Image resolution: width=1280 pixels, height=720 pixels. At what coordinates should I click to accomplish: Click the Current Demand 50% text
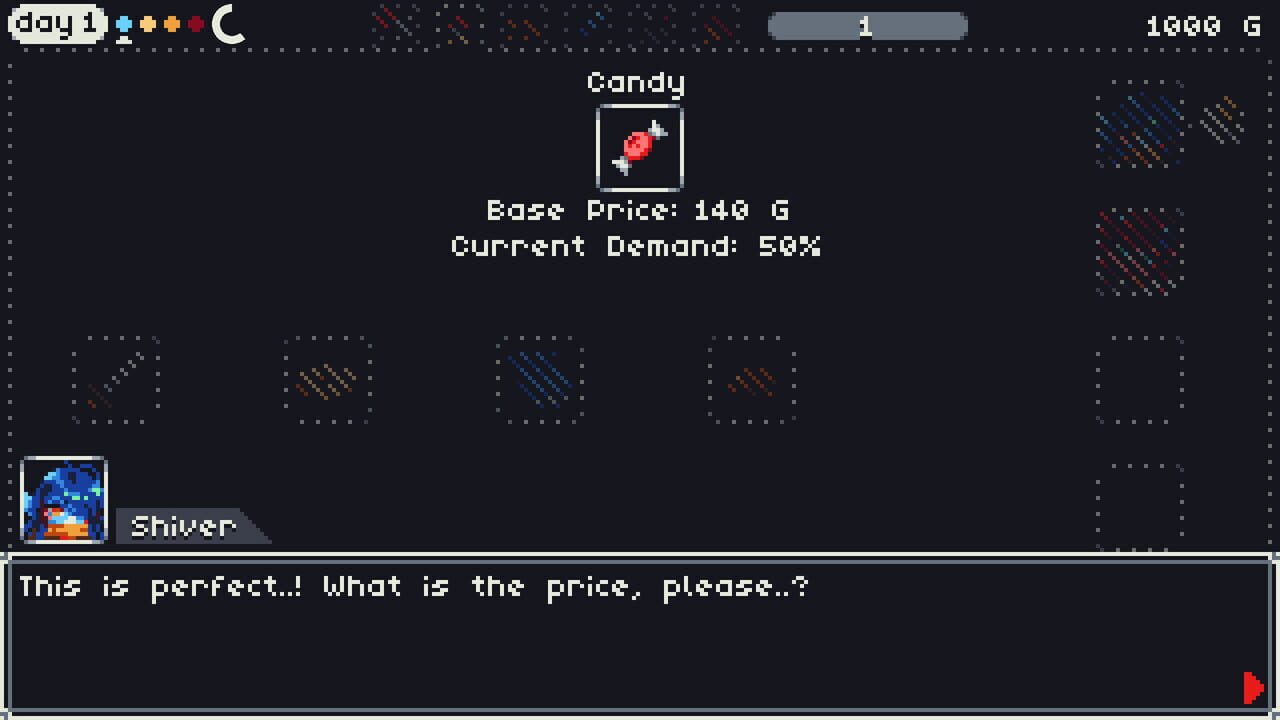(636, 246)
